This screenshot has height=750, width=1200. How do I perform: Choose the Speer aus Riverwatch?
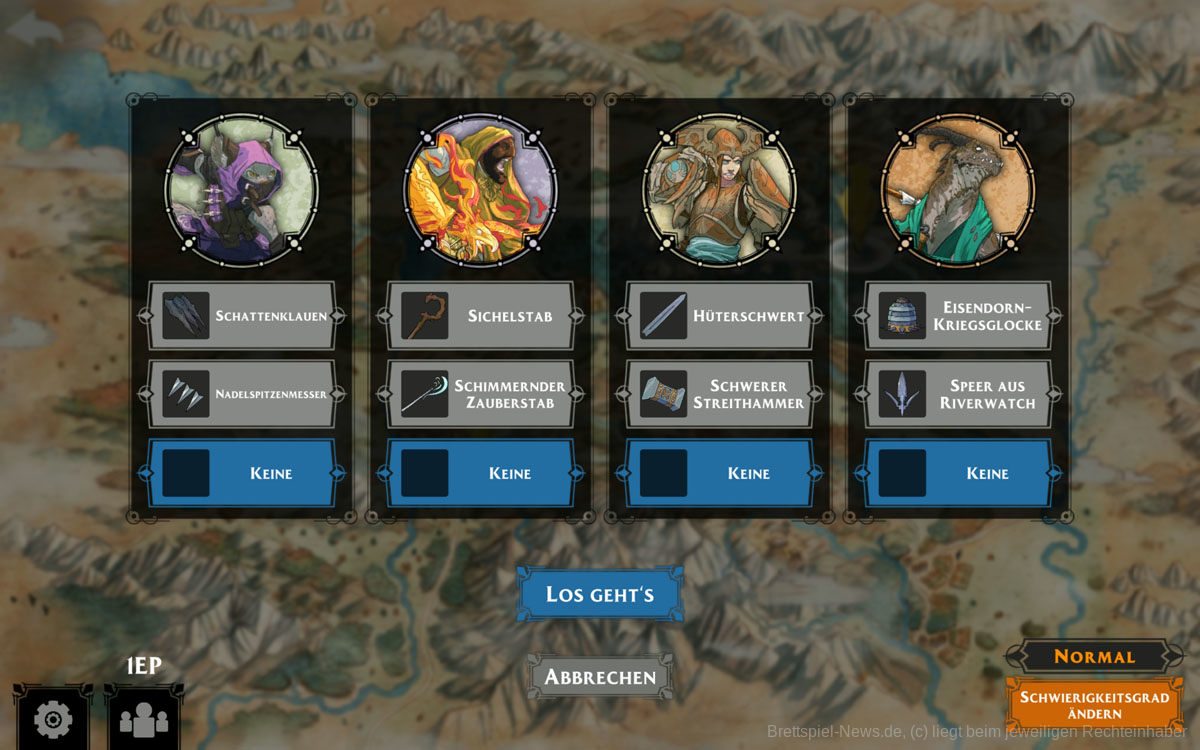(x=958, y=394)
